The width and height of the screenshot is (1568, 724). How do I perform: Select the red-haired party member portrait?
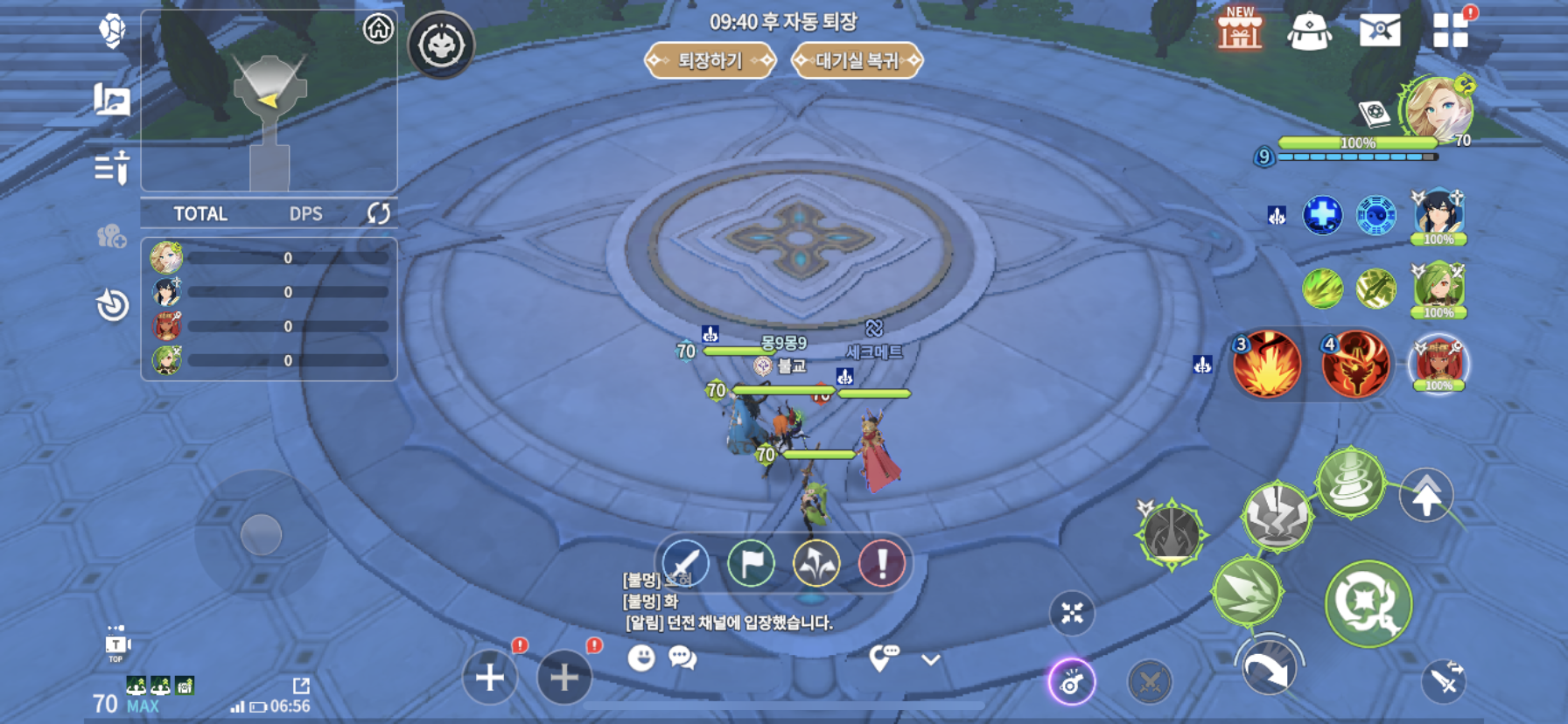tap(1438, 362)
